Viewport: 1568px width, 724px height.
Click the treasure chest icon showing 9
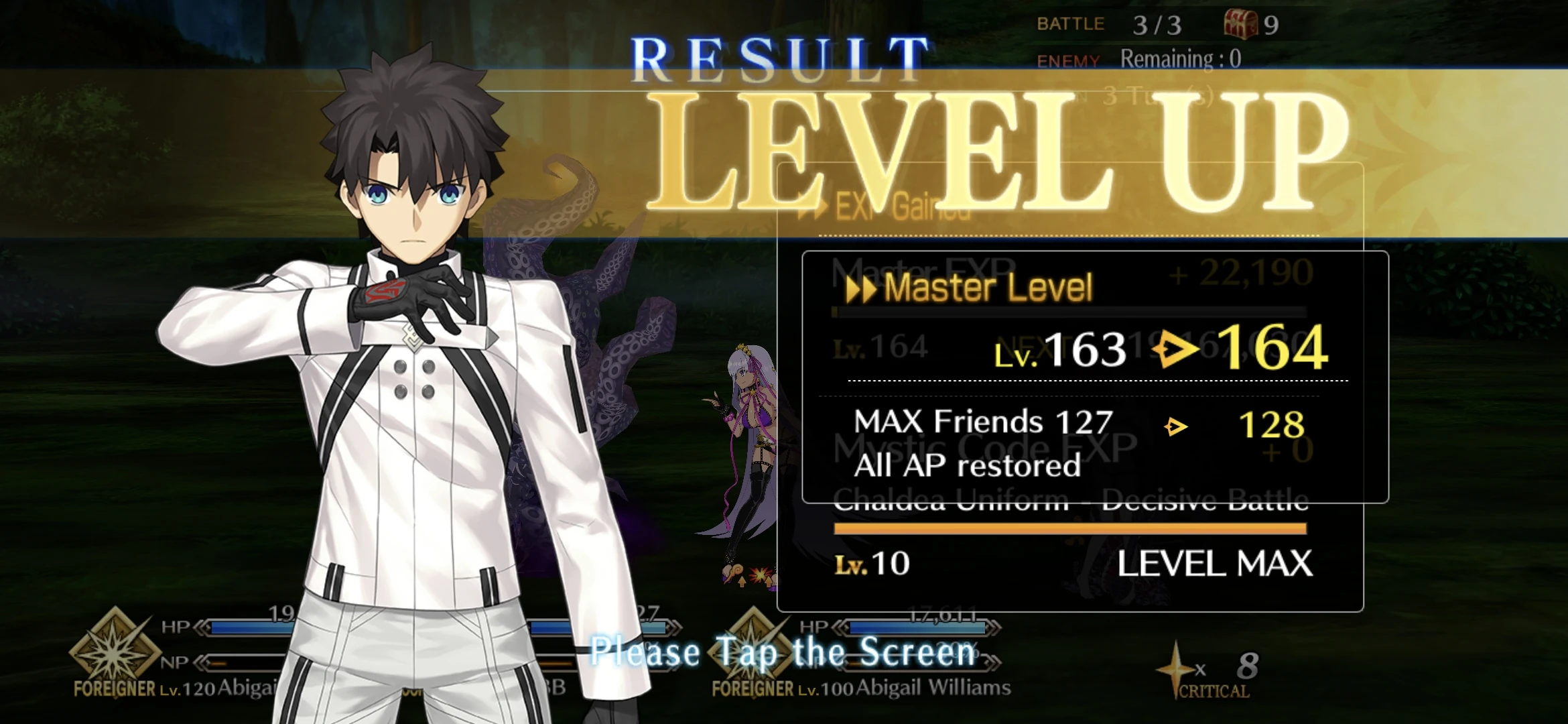tap(1240, 25)
